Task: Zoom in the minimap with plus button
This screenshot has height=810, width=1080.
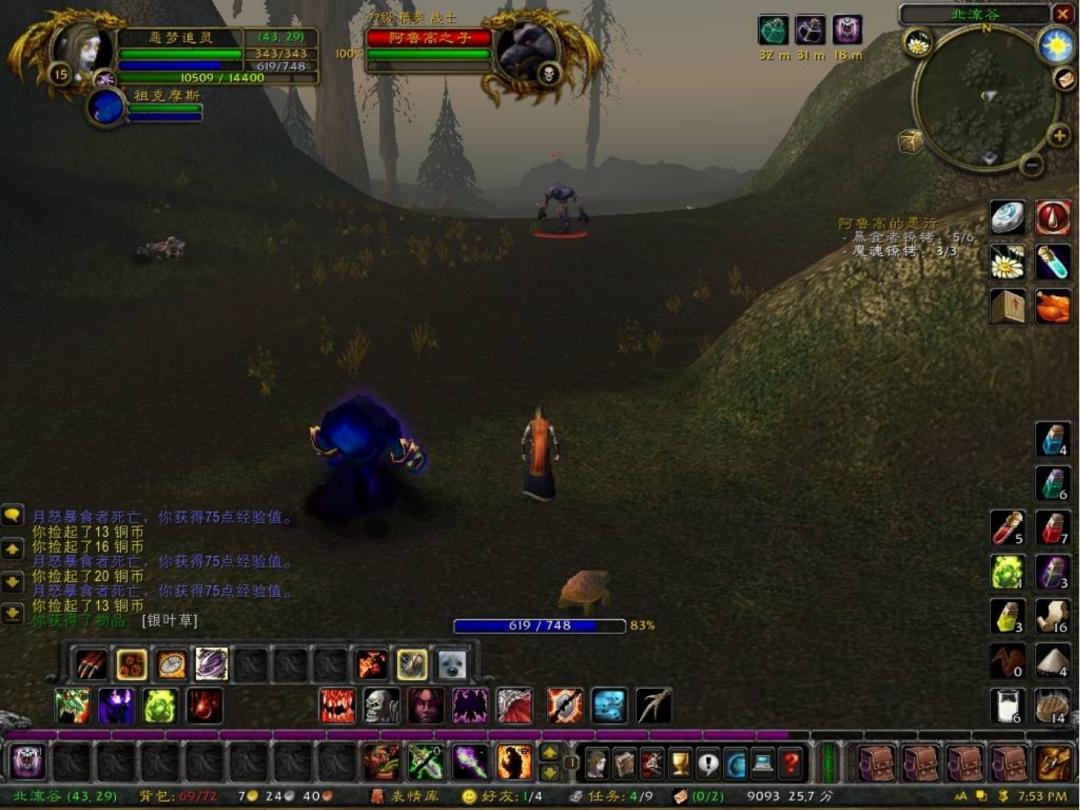Action: (x=1058, y=135)
